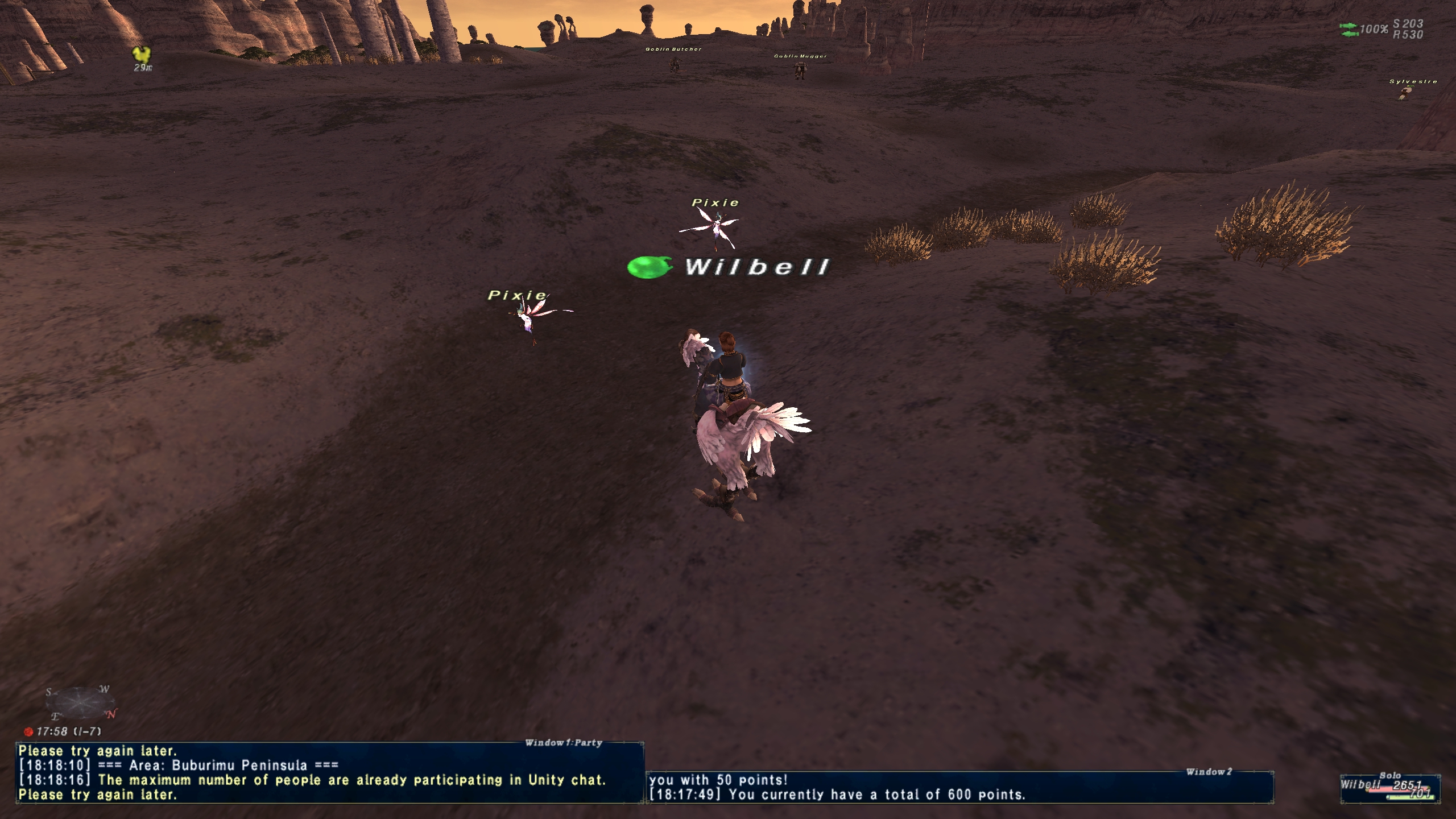Click the compass rose
The width and height of the screenshot is (1456, 819).
(x=80, y=703)
